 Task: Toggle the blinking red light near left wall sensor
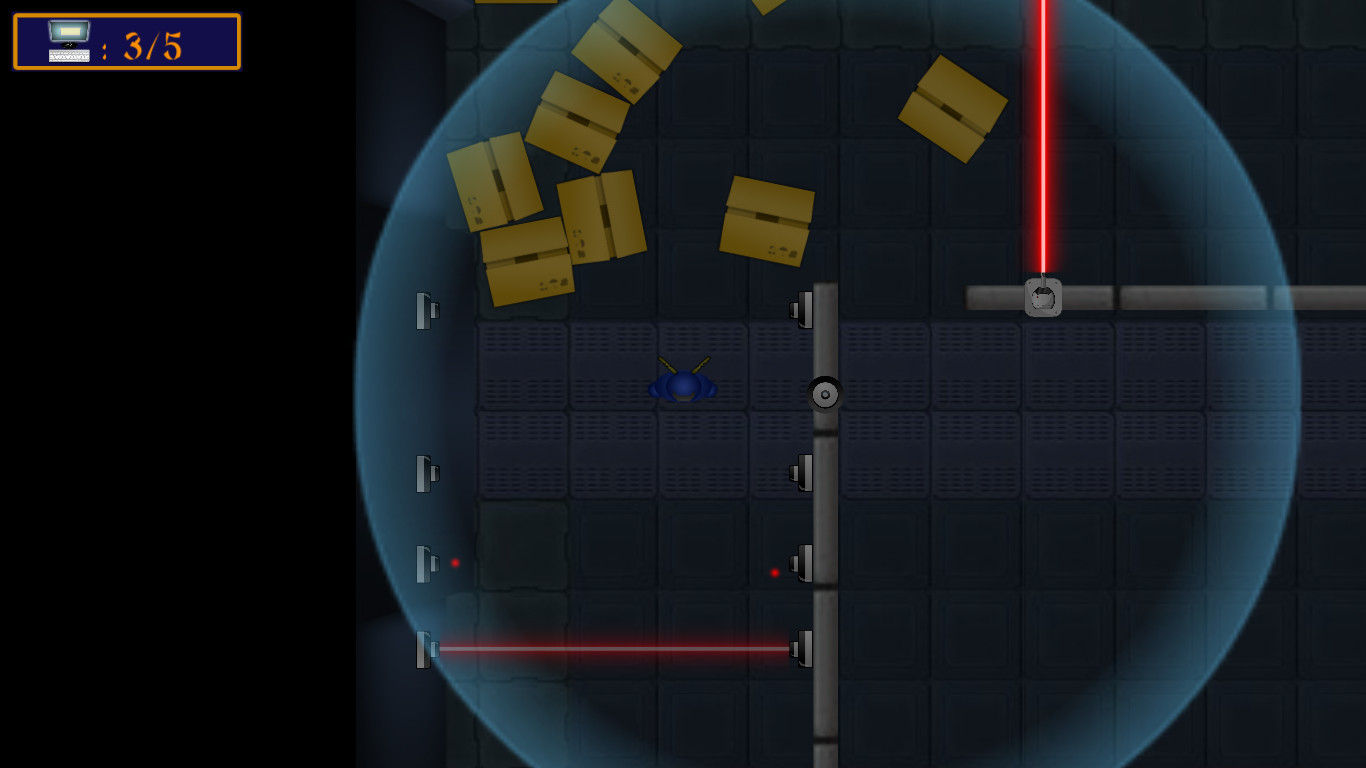pyautogui.click(x=456, y=561)
